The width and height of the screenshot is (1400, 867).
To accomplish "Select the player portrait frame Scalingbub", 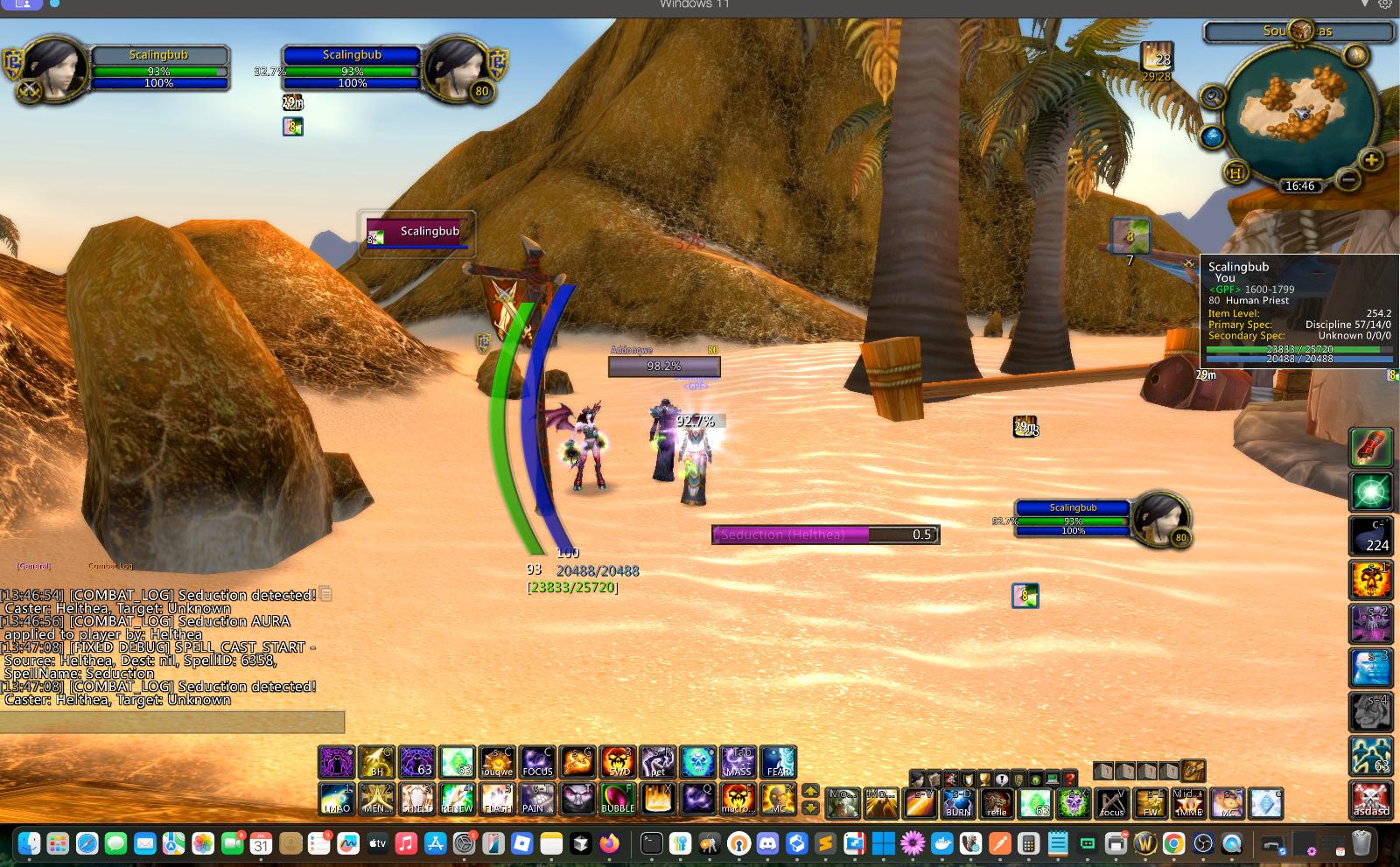I will click(x=54, y=68).
